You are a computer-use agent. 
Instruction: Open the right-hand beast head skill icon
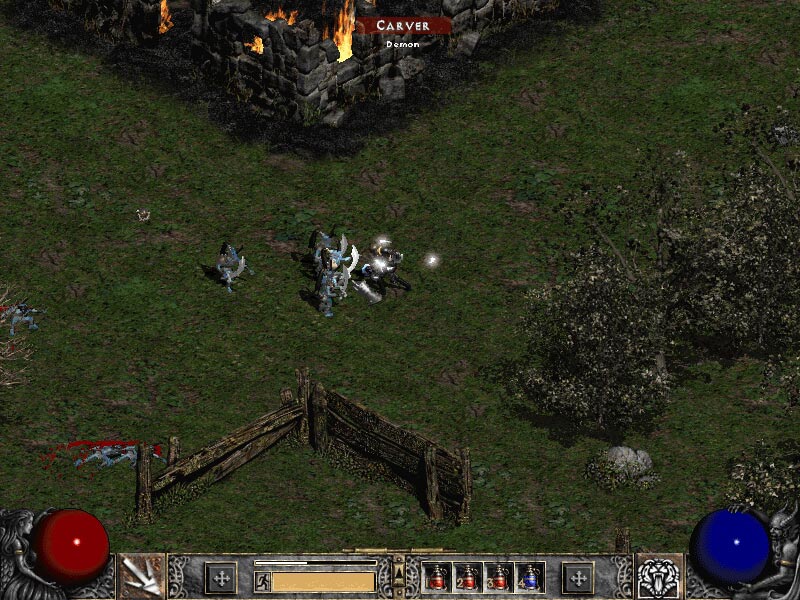coord(658,576)
